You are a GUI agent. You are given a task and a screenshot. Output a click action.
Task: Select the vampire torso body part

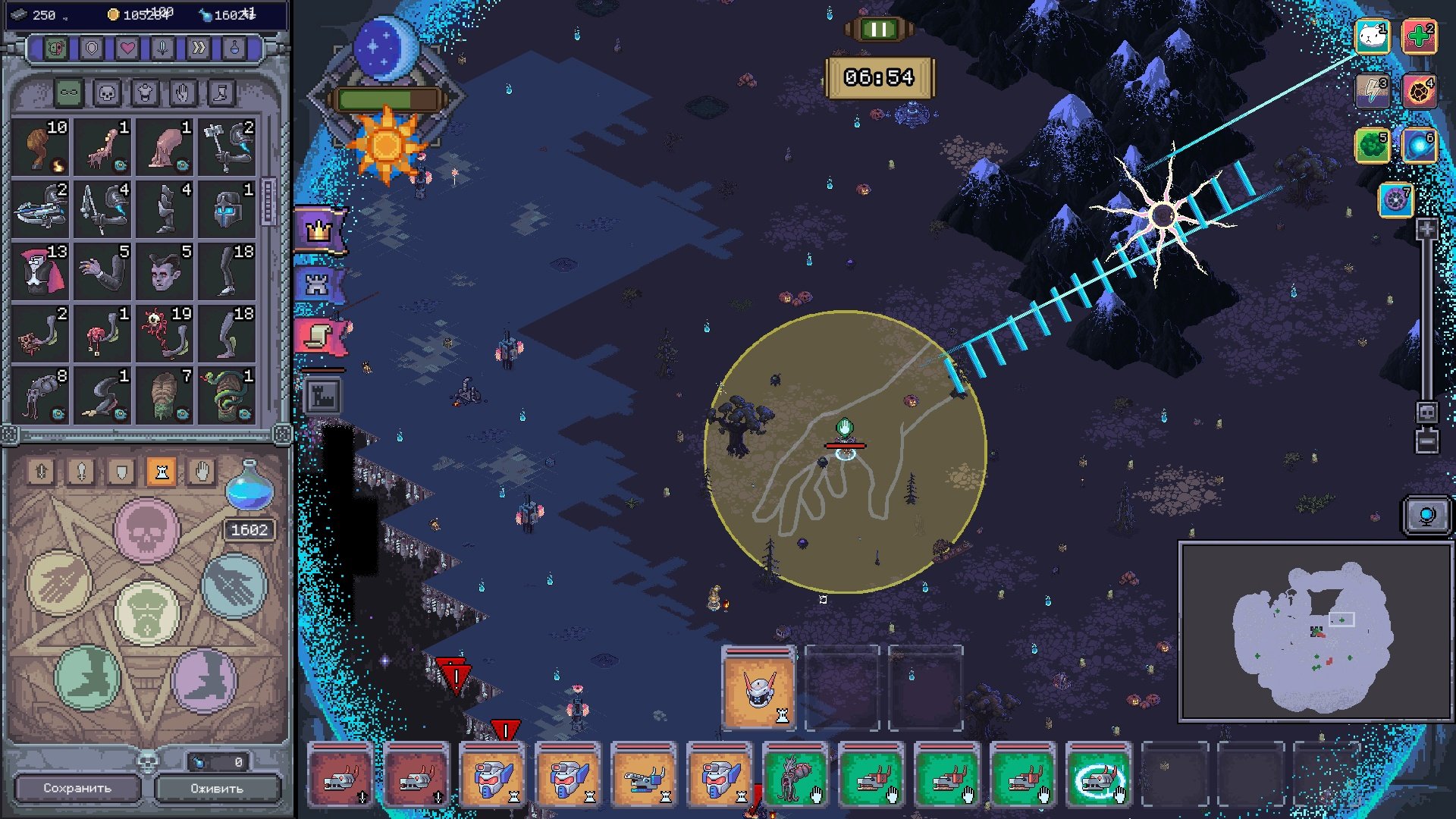pos(39,271)
